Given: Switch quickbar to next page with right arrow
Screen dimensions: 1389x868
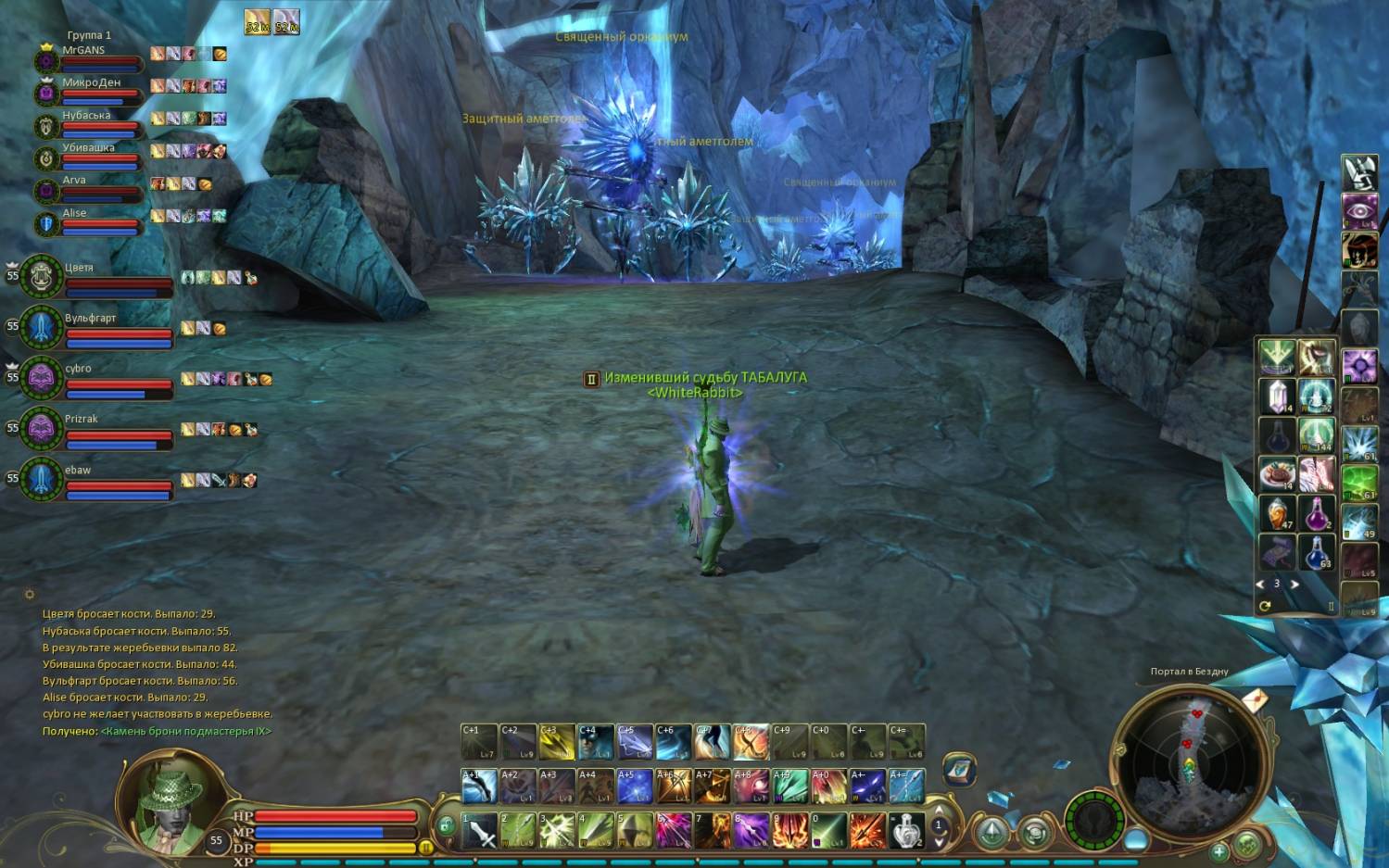Looking at the screenshot, I should [x=1294, y=585].
